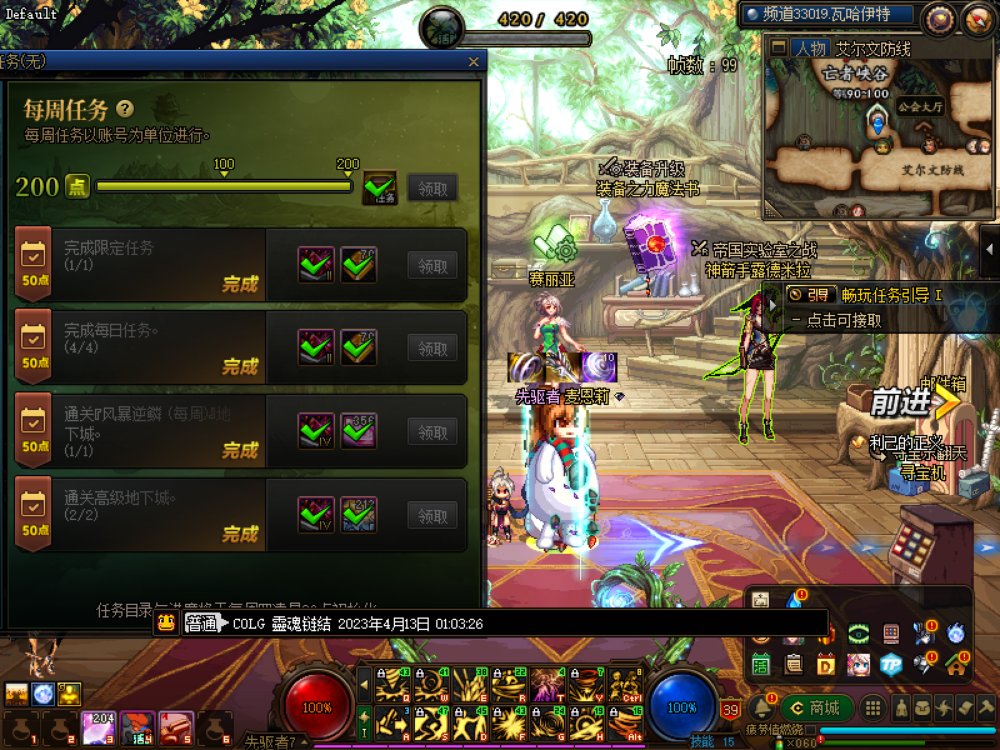Claim reward for 通关高级地下城 row
This screenshot has width=1000, height=750.
[x=432, y=516]
